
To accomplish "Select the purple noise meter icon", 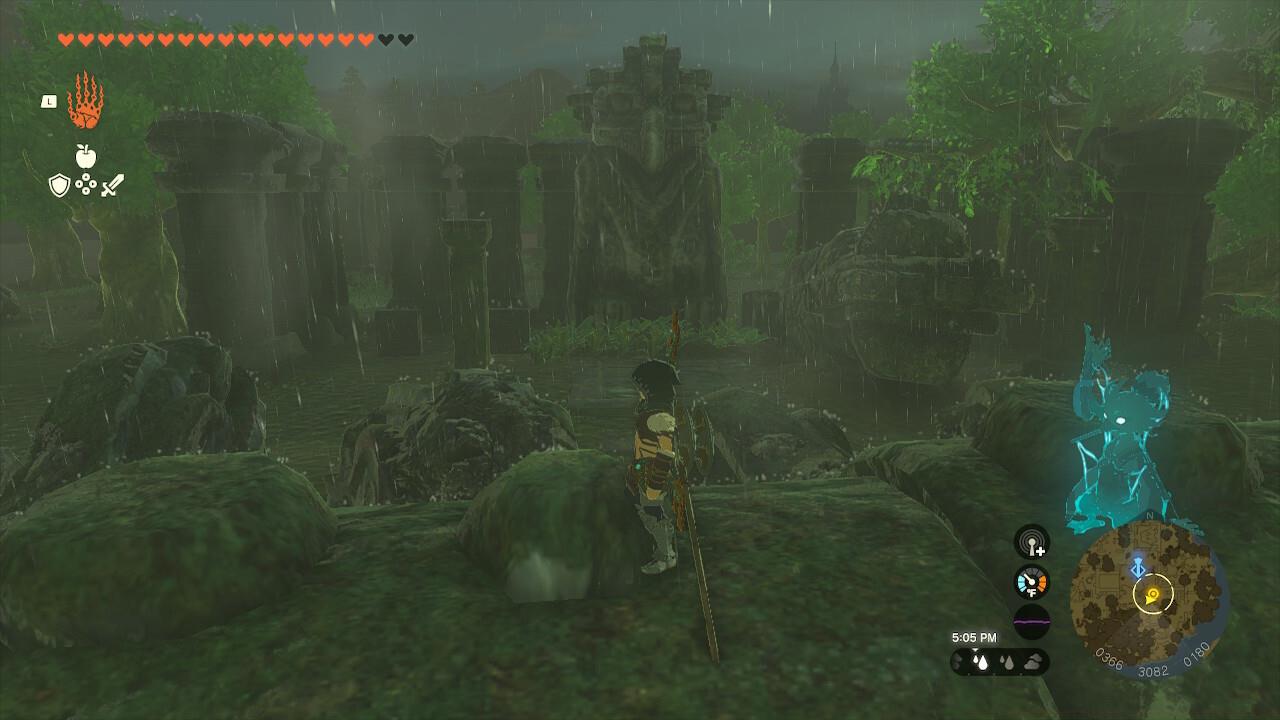I will click(x=1032, y=621).
